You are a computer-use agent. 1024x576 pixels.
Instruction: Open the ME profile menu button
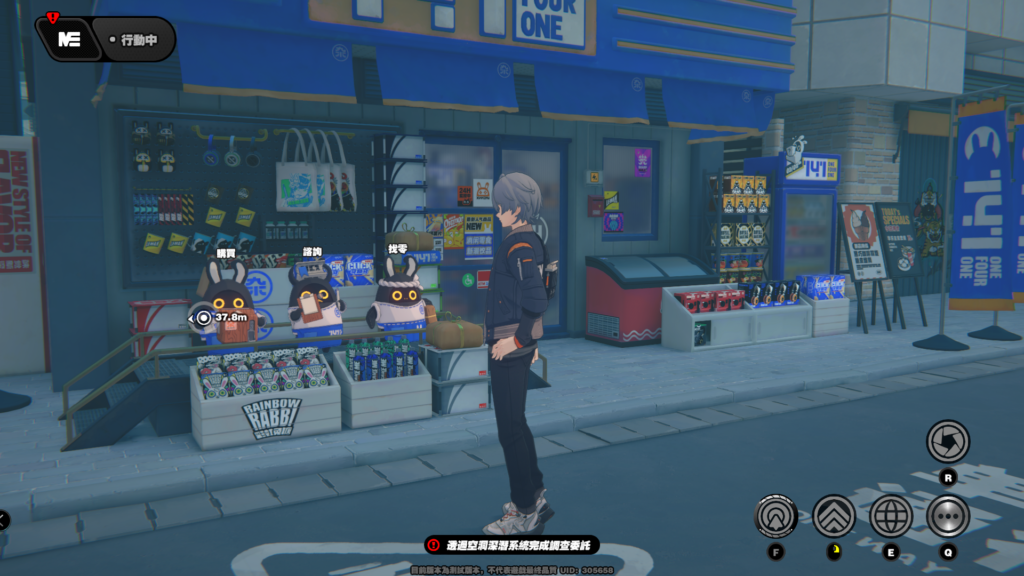[69, 40]
